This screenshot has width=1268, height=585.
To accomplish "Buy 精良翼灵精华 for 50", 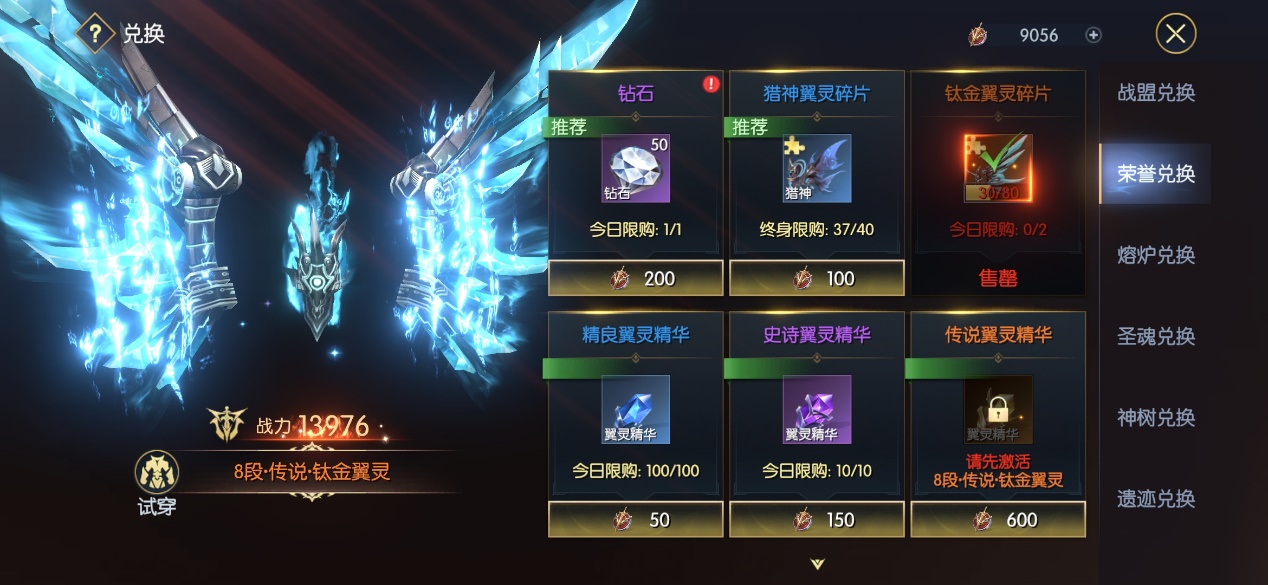I will (x=636, y=520).
